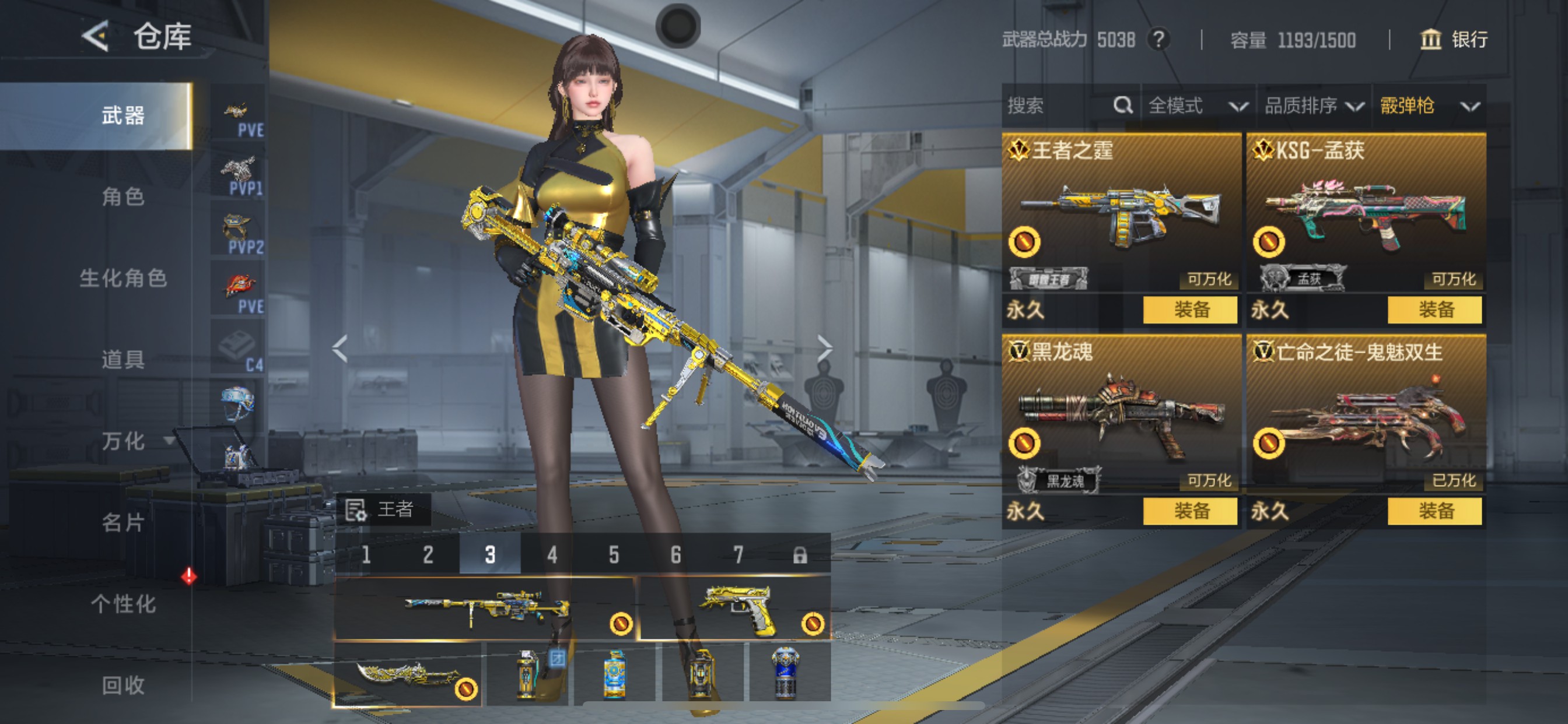This screenshot has width=1568, height=724.
Task: Go back using the arrow beside 仓库
Action: [x=96, y=36]
